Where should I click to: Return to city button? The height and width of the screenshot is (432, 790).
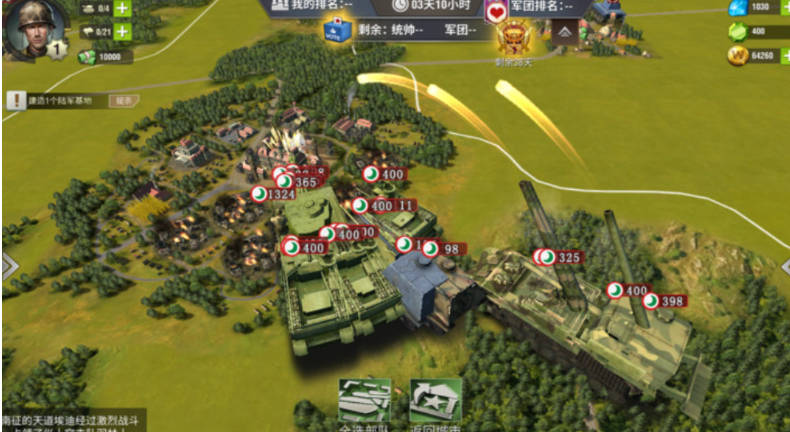(435, 404)
